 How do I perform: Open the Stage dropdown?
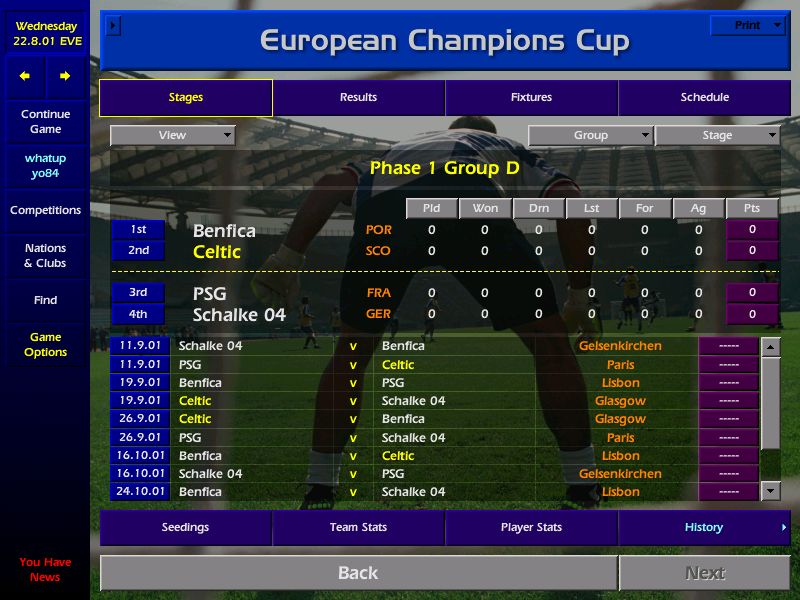pyautogui.click(x=717, y=135)
